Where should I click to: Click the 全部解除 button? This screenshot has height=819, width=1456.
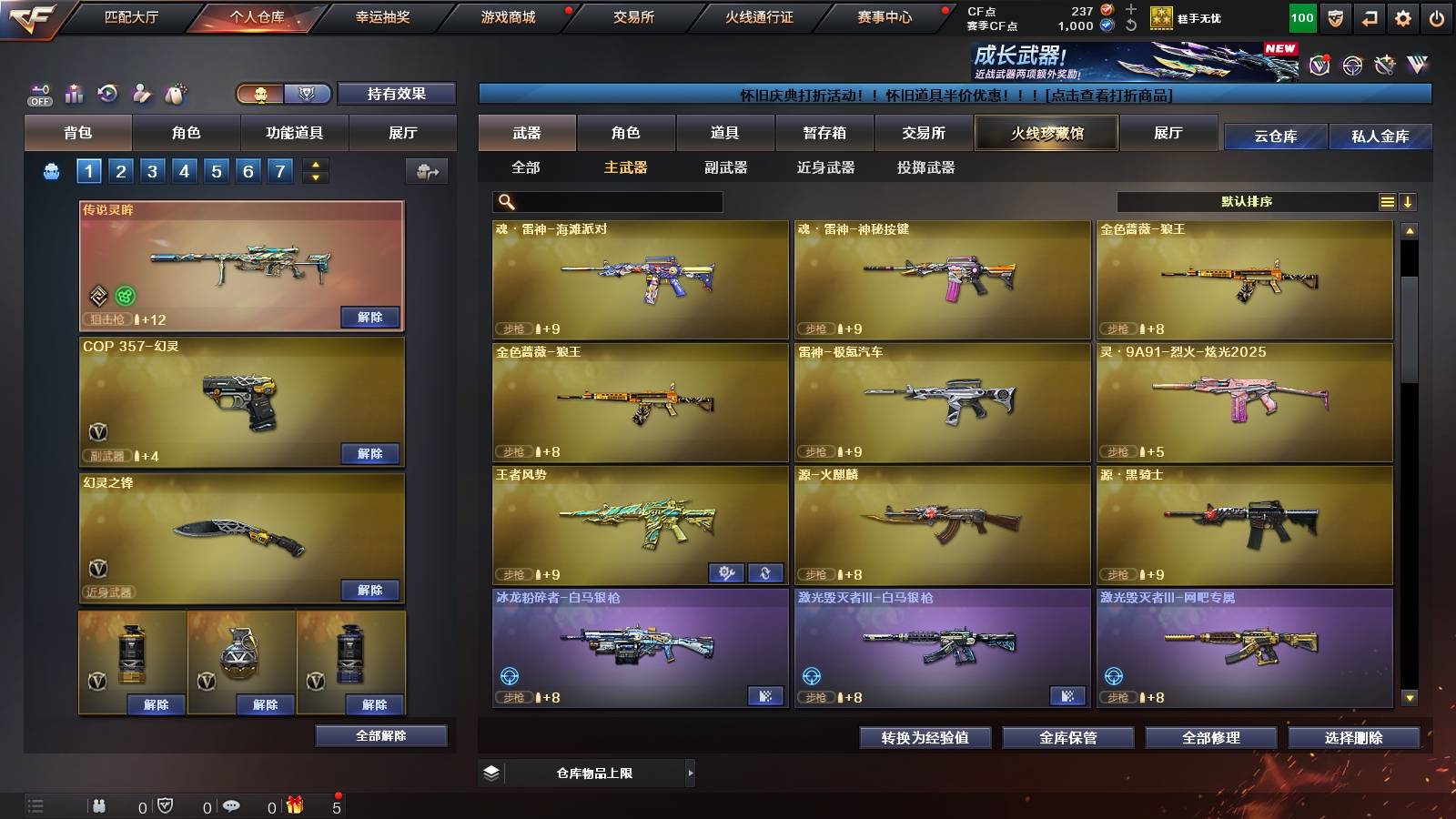[x=380, y=735]
